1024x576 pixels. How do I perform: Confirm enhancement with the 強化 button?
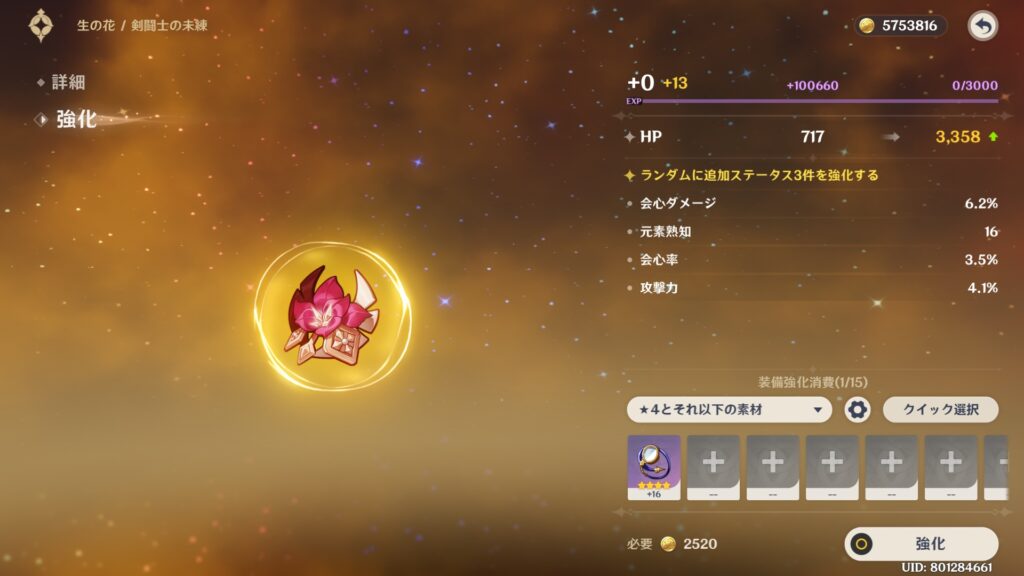pos(921,544)
